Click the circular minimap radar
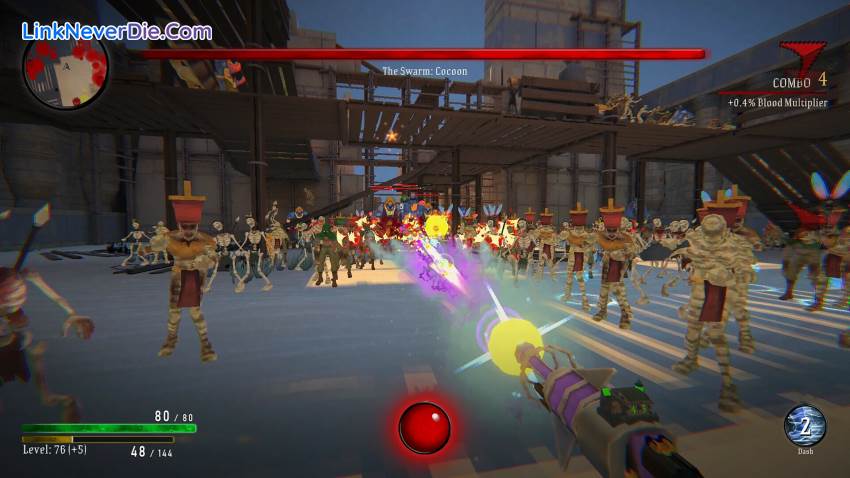This screenshot has height=478, width=850. click(x=66, y=69)
